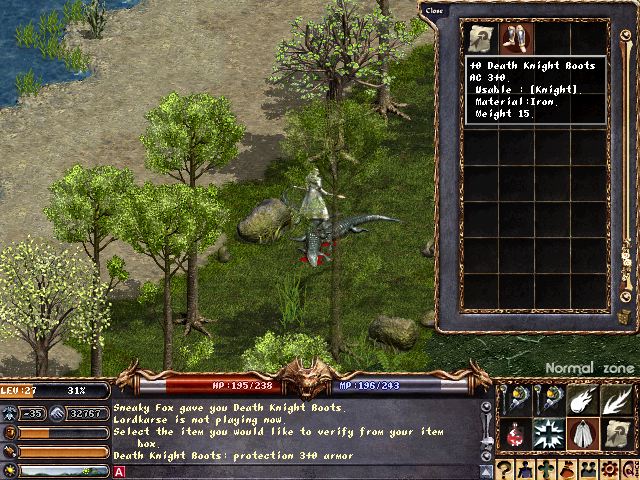Screen dimensions: 640x480
Task: Close the inventory window
Action: (x=434, y=11)
